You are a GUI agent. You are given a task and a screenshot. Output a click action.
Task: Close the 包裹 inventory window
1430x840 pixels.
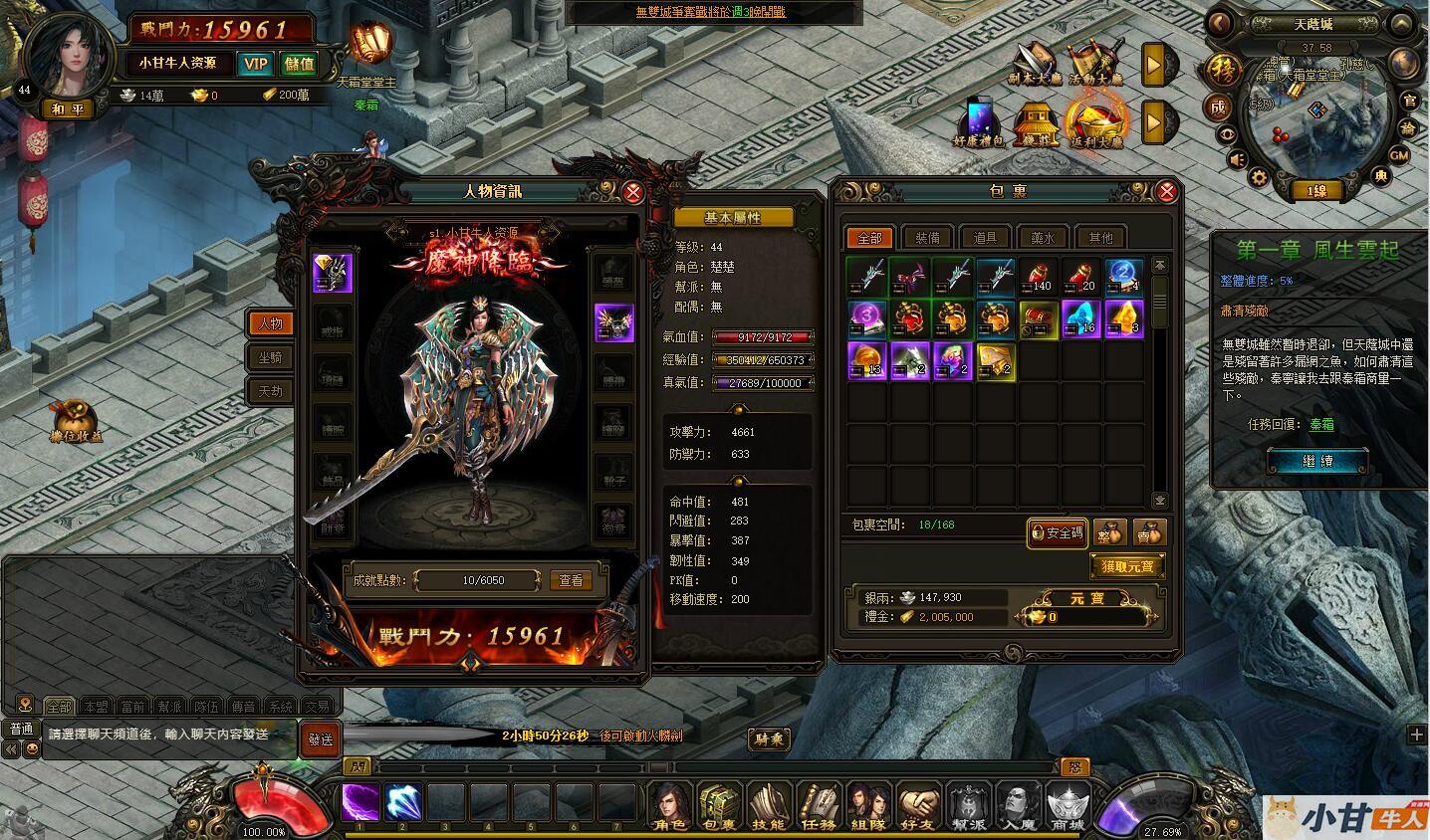(1167, 192)
